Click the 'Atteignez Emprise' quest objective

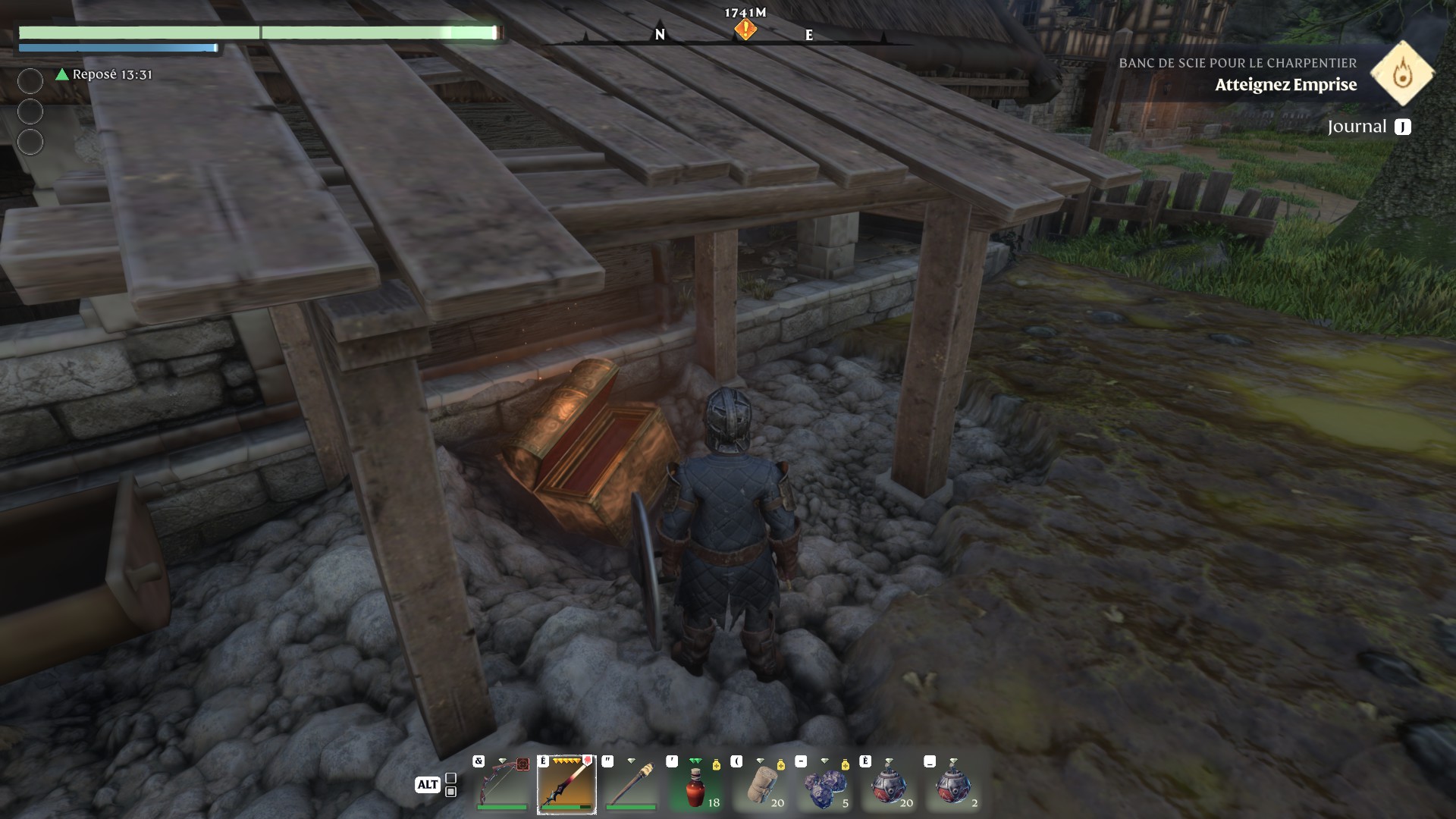point(1285,85)
